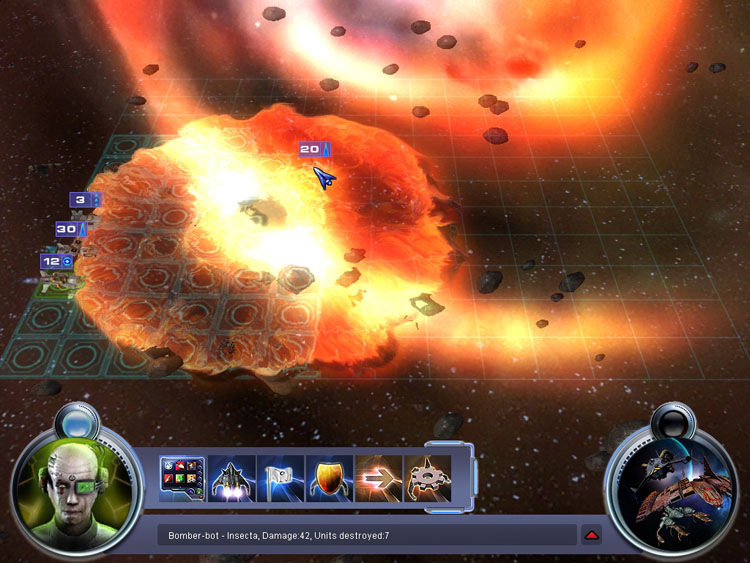
Task: Select the unit stack labeled 20
Action: coord(313,150)
